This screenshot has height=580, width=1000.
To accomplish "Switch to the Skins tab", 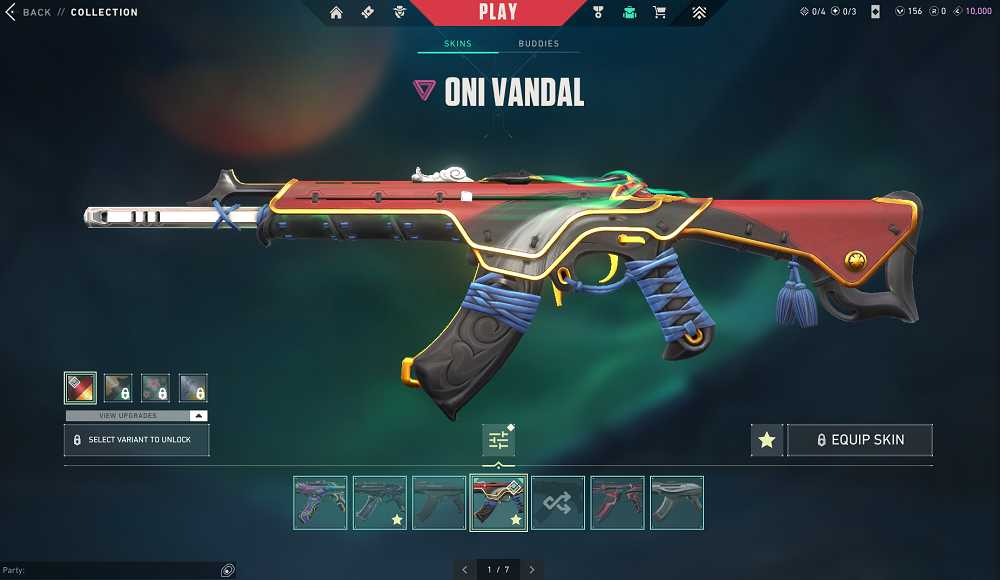I will 458,44.
